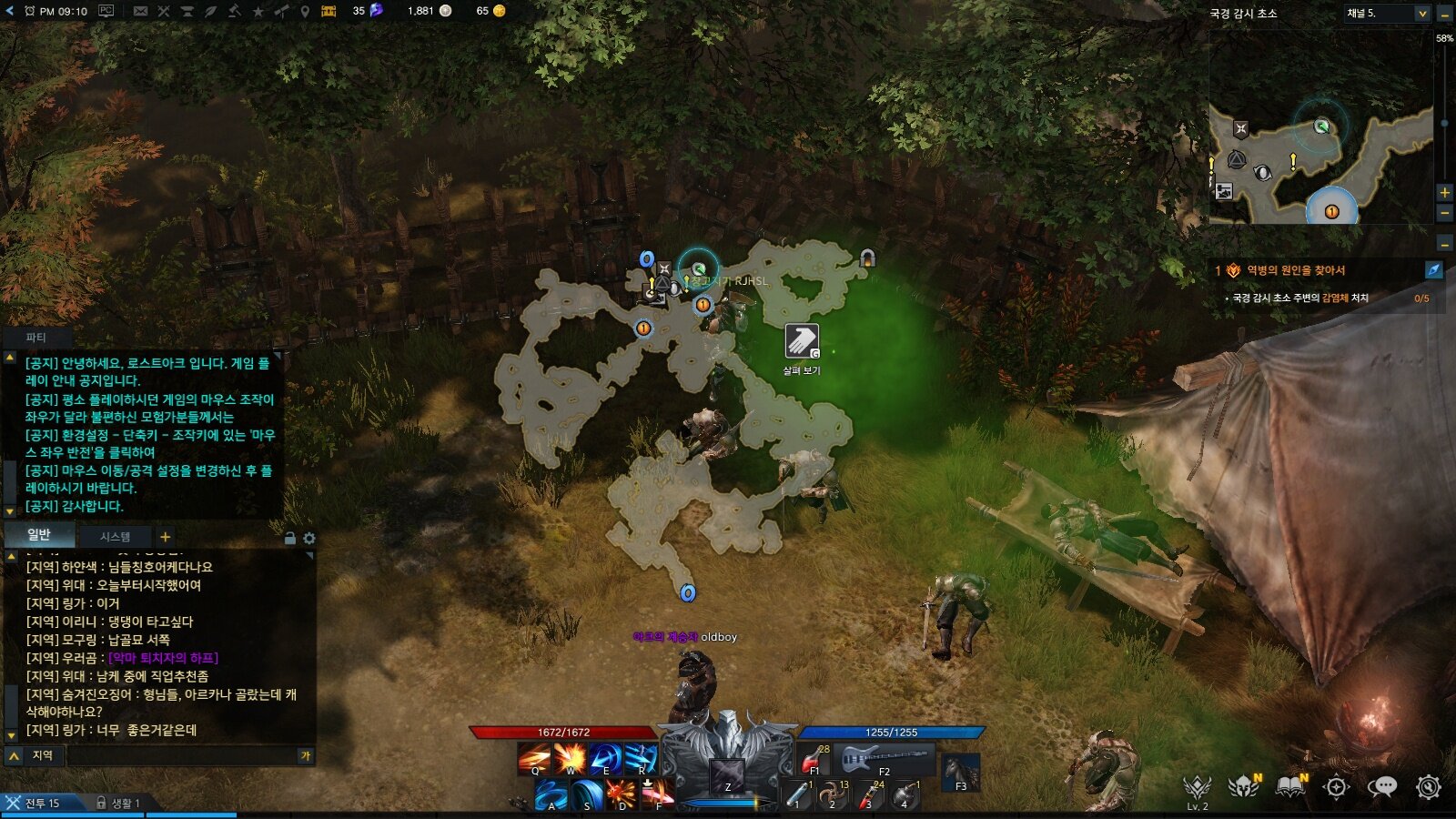Viewport: 1456px width, 819px height.
Task: Switch to the 시스템 chat tab
Action: 116,537
